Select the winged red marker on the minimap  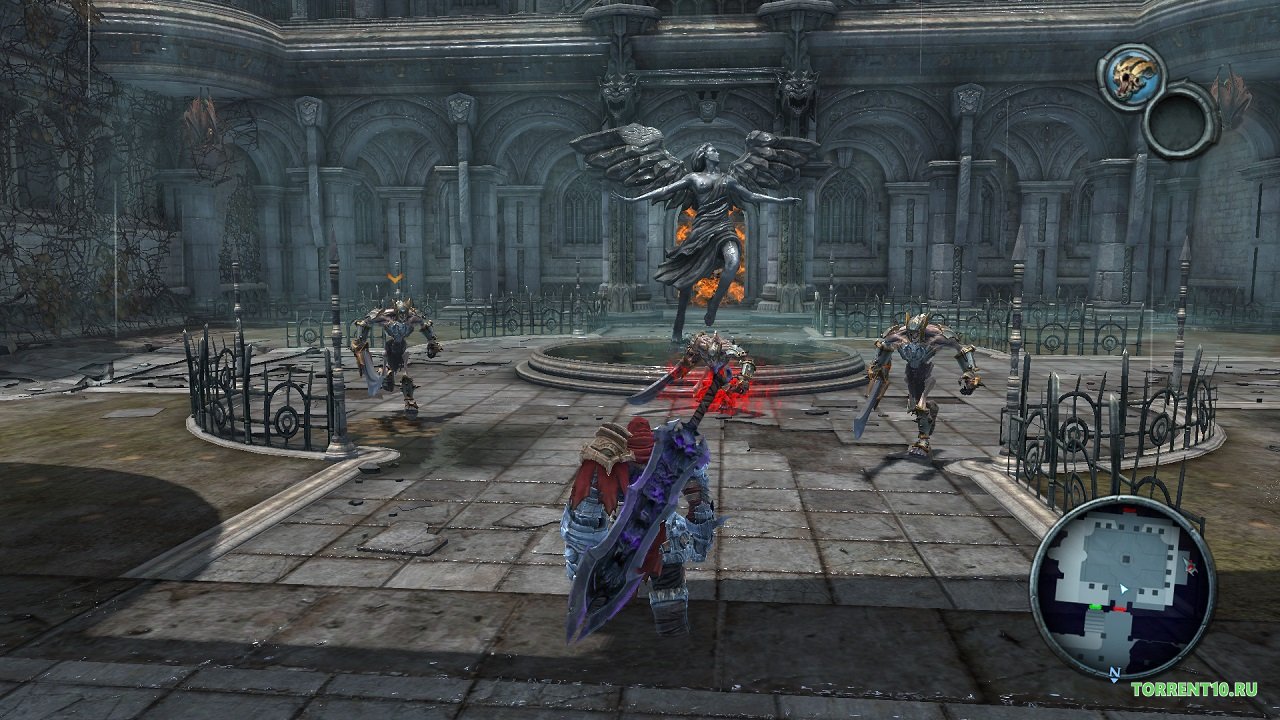pyautogui.click(x=1191, y=567)
